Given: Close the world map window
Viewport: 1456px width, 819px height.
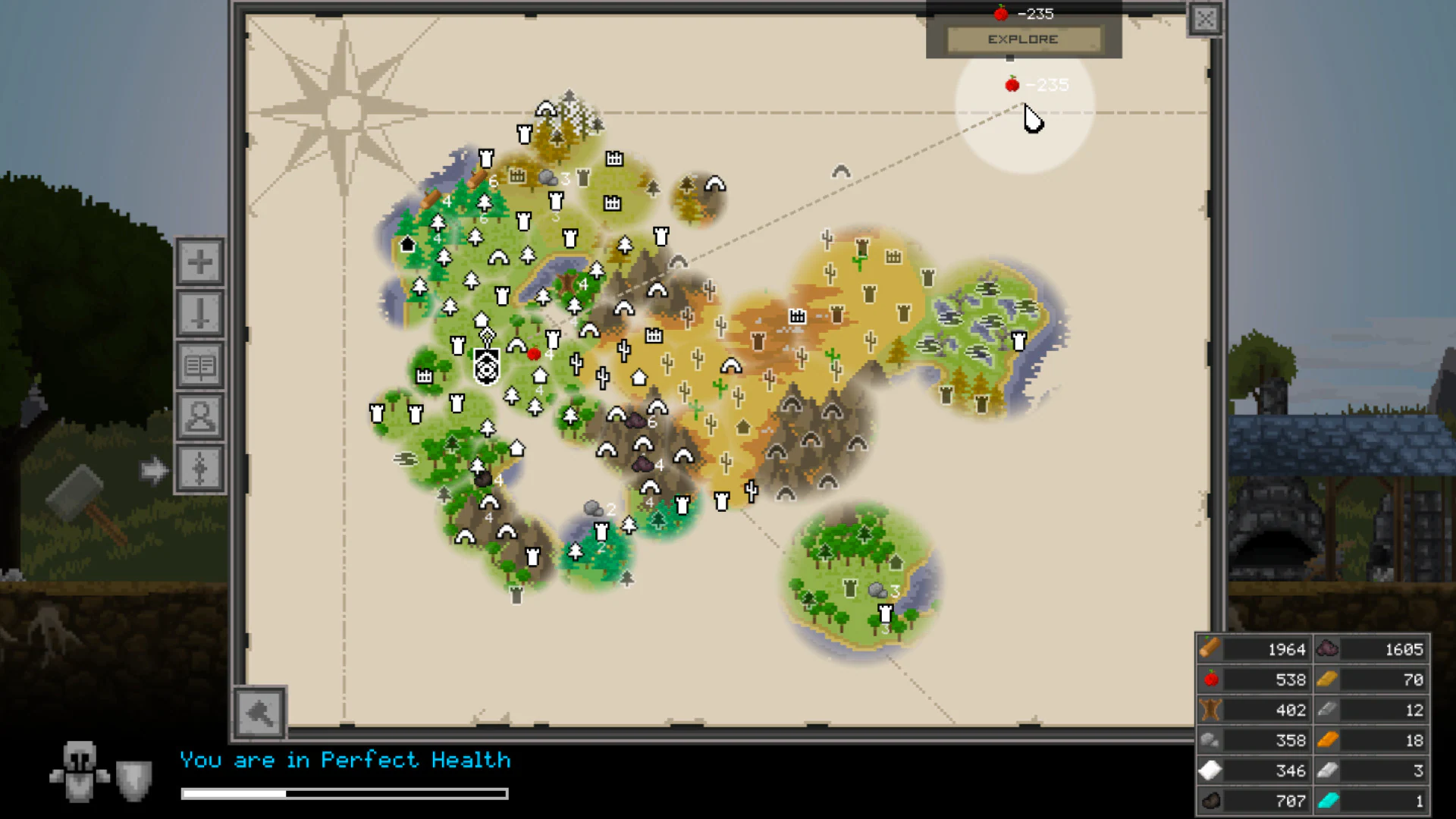Looking at the screenshot, I should 1205,18.
